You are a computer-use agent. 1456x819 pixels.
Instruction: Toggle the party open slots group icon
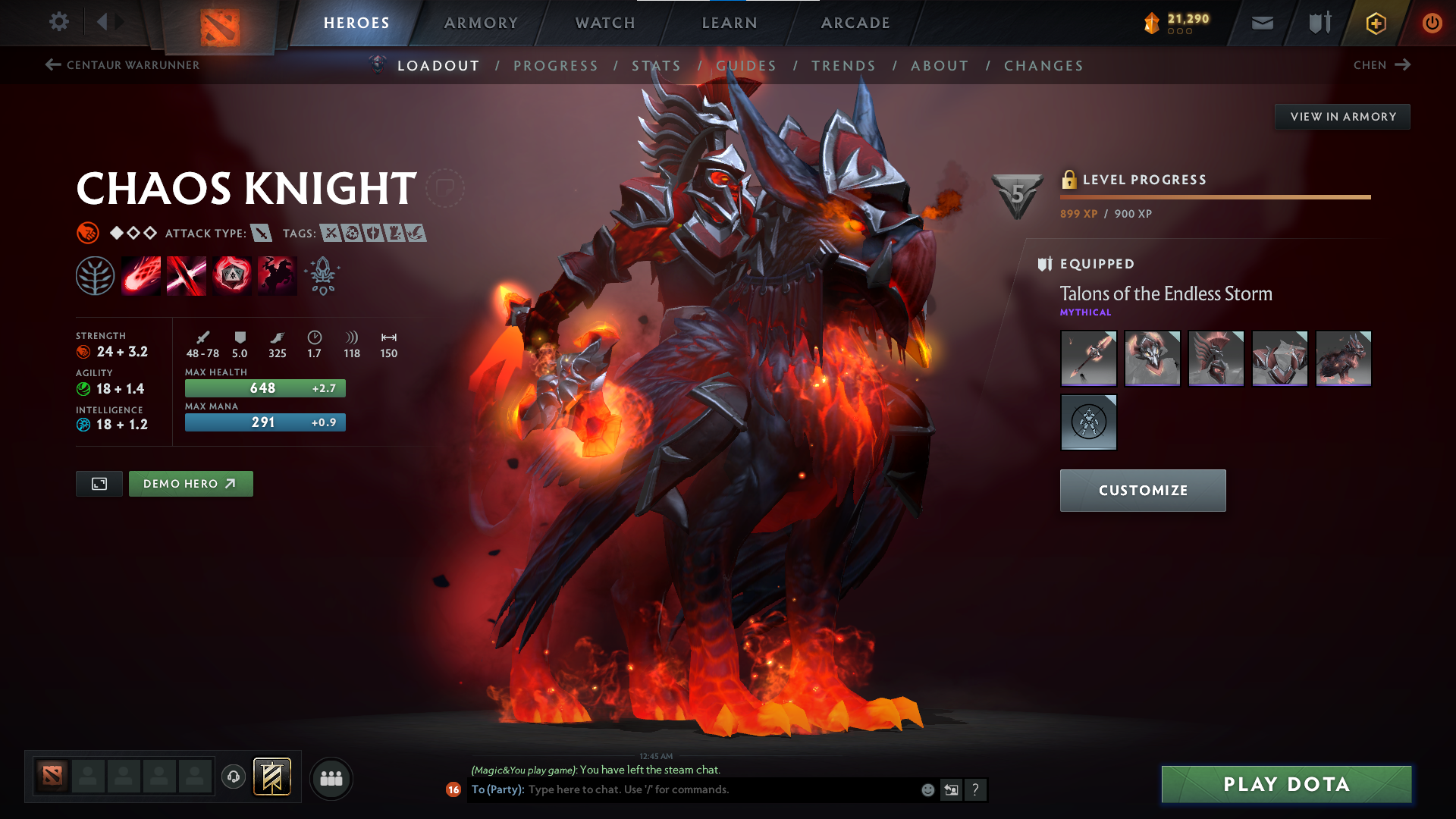click(331, 778)
